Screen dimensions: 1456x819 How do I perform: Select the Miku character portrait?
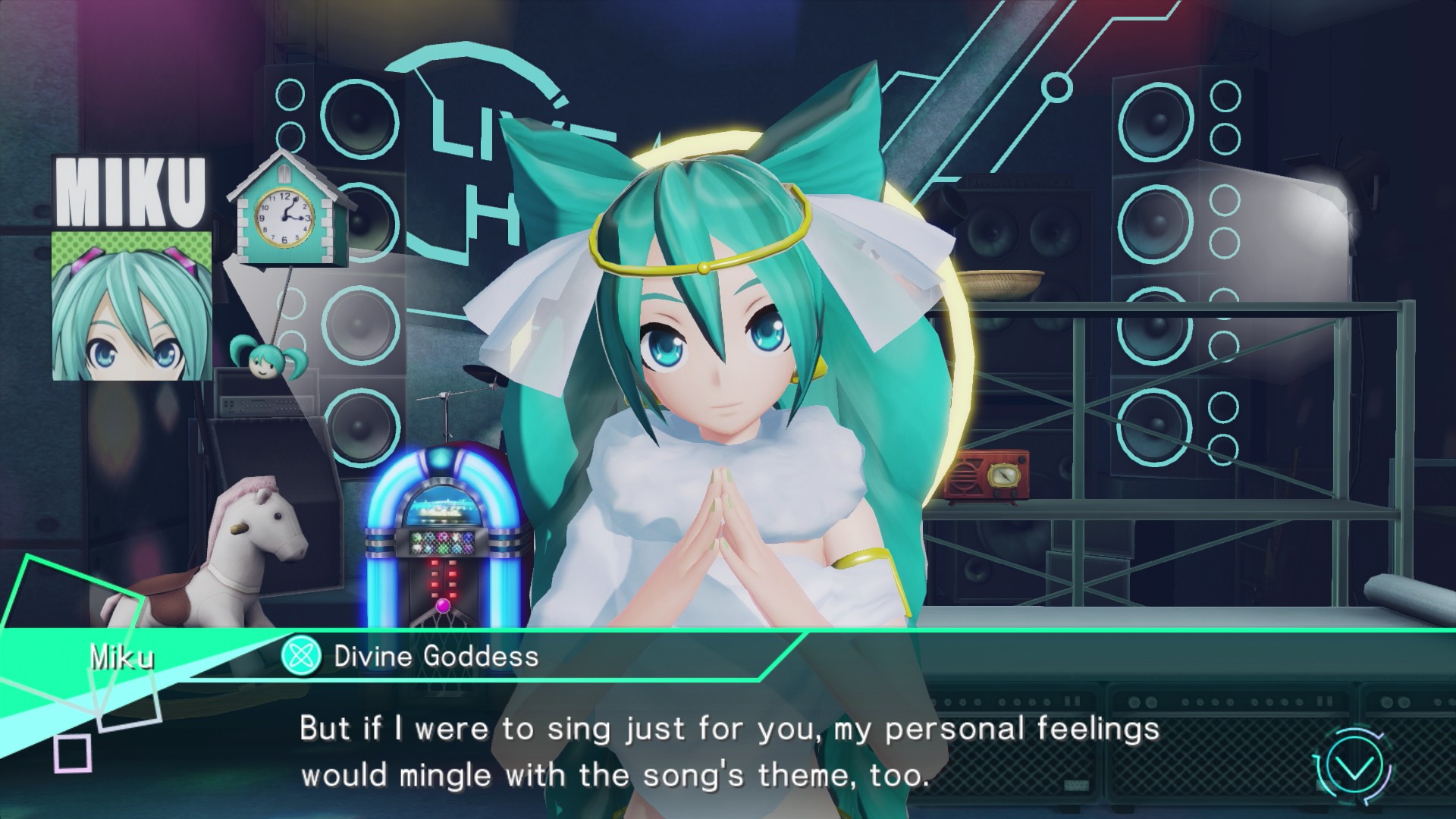point(131,306)
